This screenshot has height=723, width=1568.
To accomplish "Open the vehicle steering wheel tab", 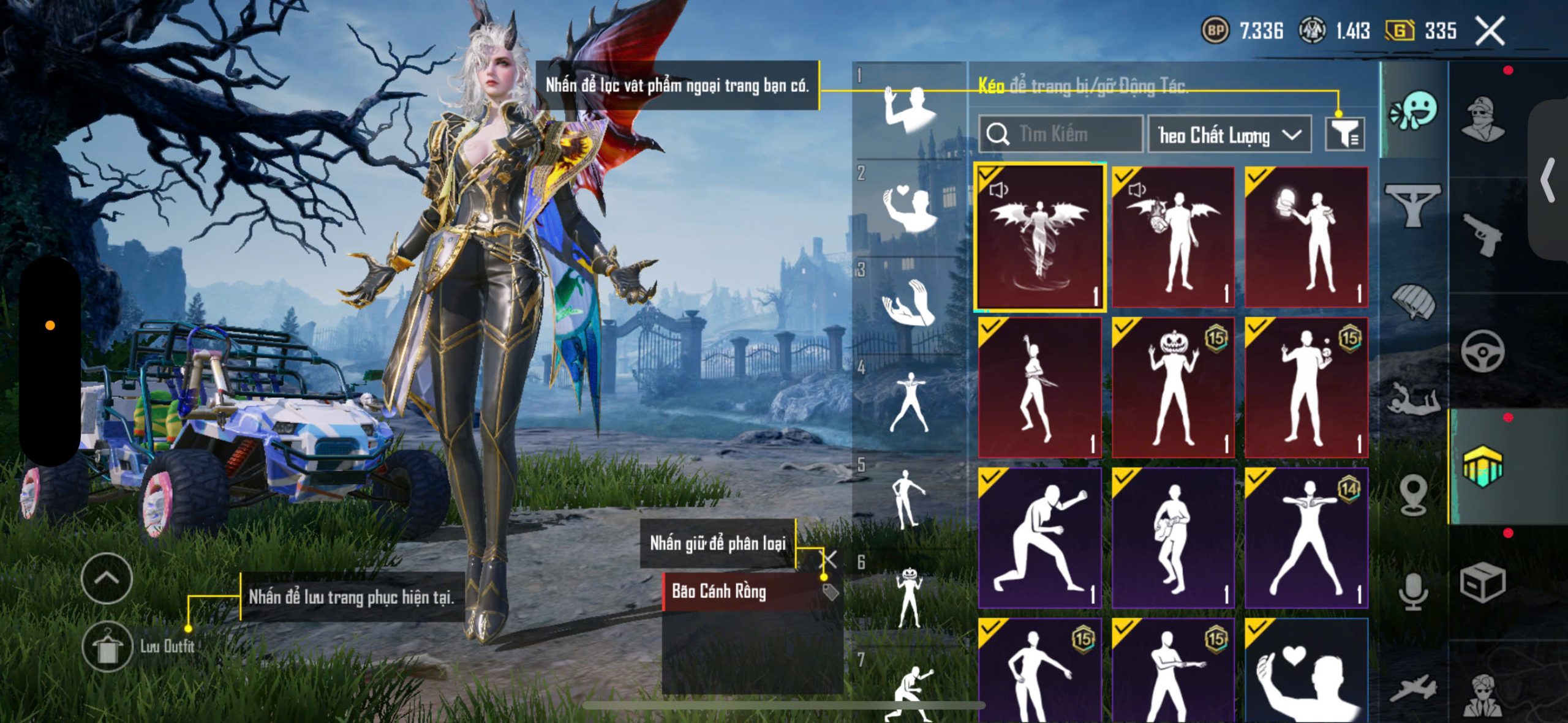I will (1482, 351).
